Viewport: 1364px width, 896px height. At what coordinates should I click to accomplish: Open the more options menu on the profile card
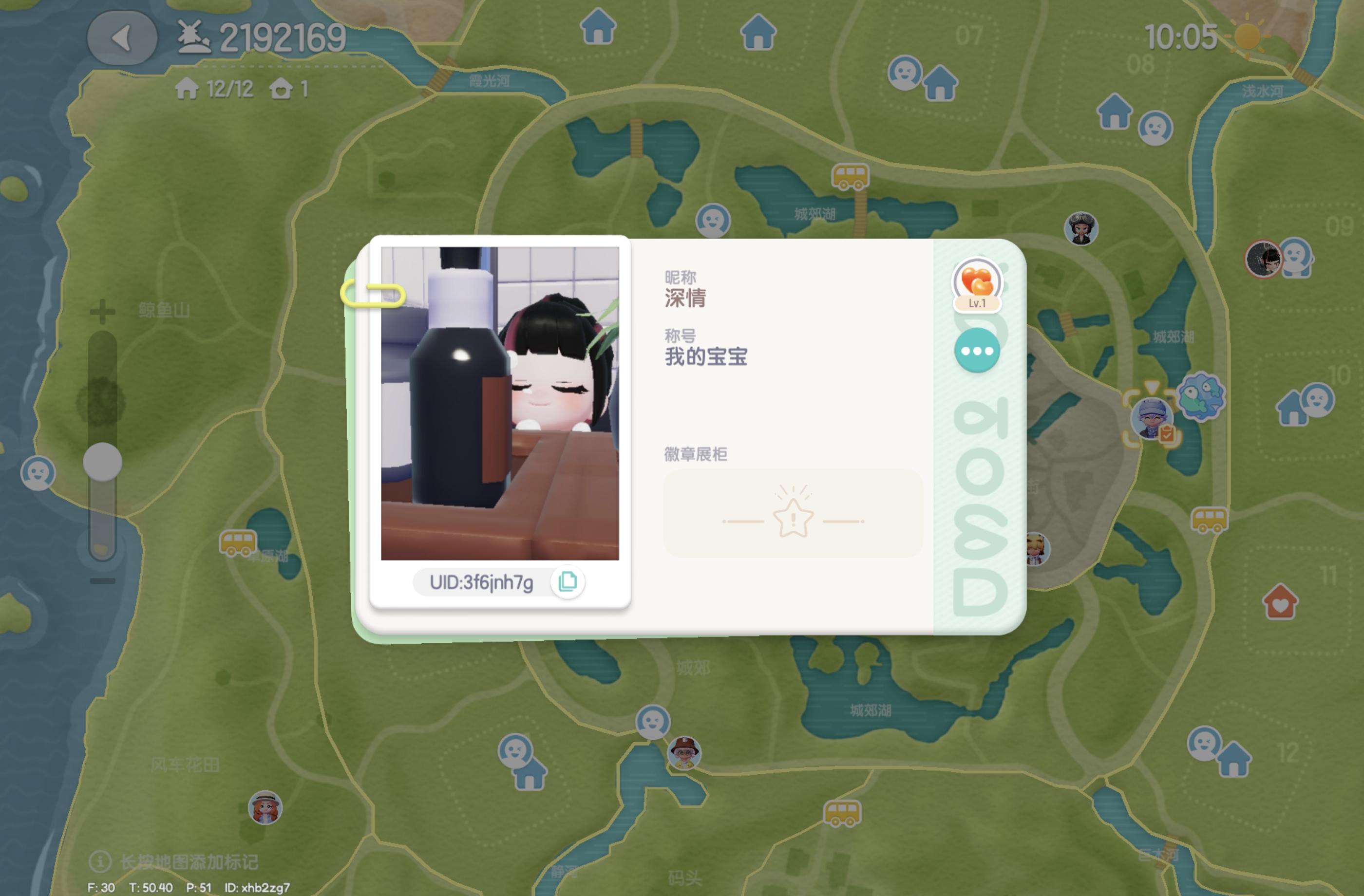(977, 351)
